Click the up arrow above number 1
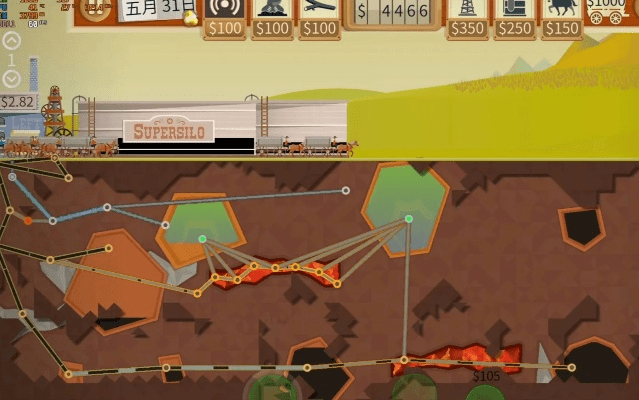639x400 pixels. tap(11, 41)
